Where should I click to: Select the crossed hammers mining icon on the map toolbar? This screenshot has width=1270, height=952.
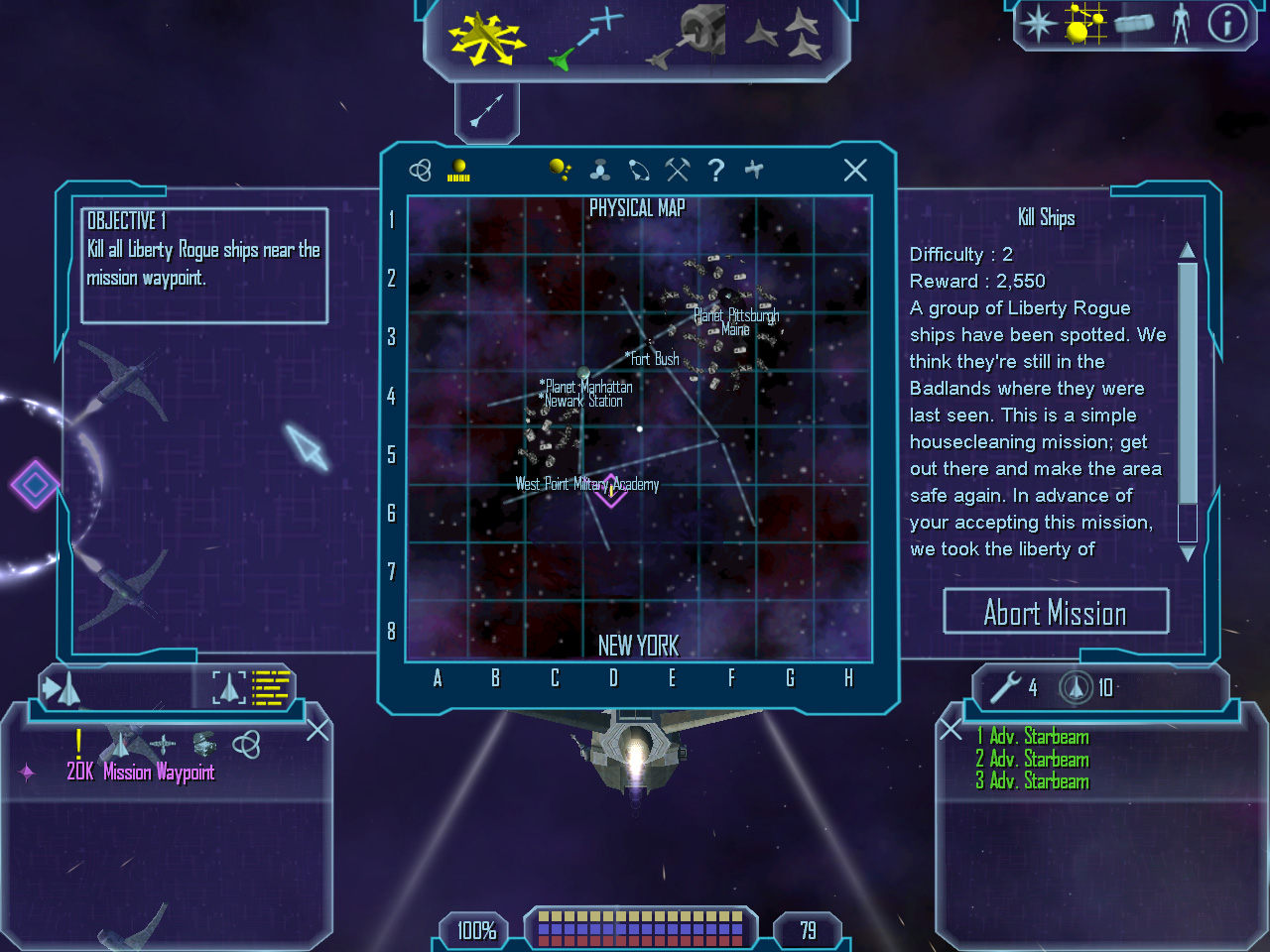(x=678, y=170)
